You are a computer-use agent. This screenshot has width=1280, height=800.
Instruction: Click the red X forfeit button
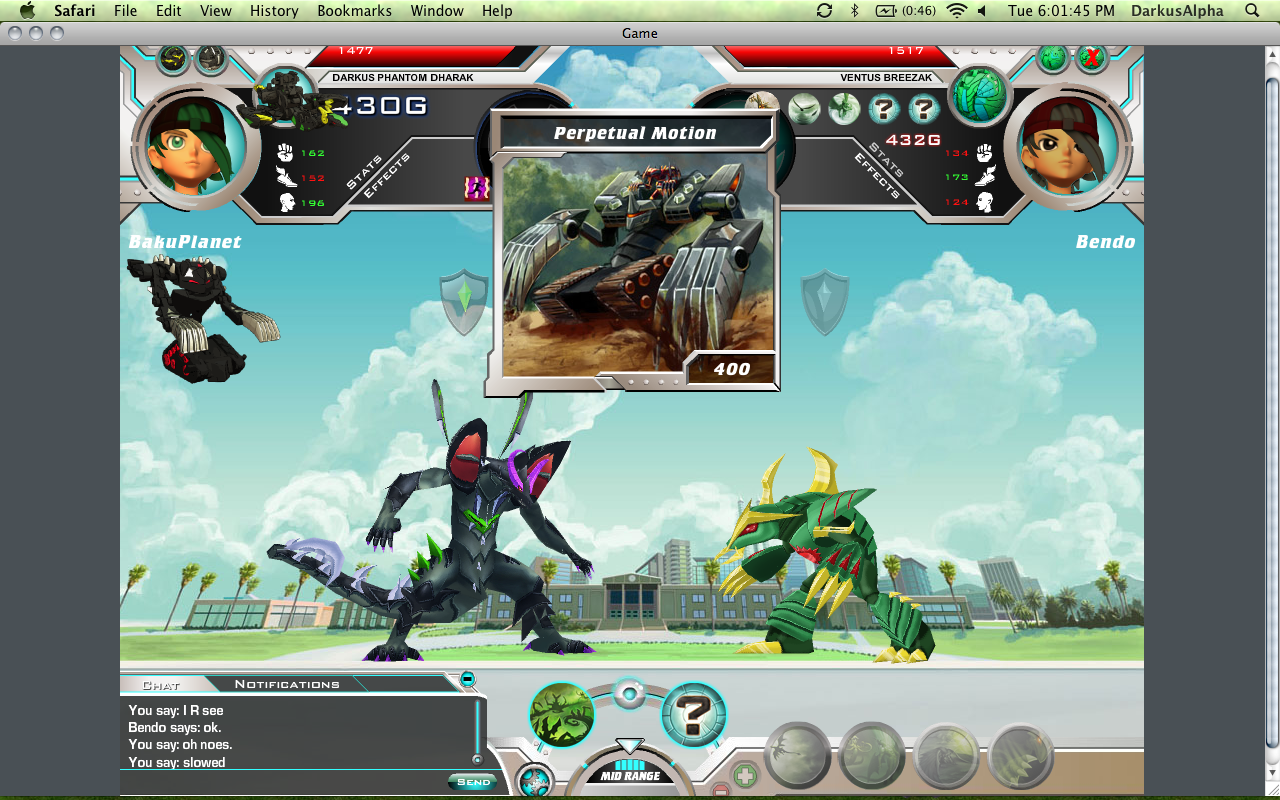tap(1091, 58)
